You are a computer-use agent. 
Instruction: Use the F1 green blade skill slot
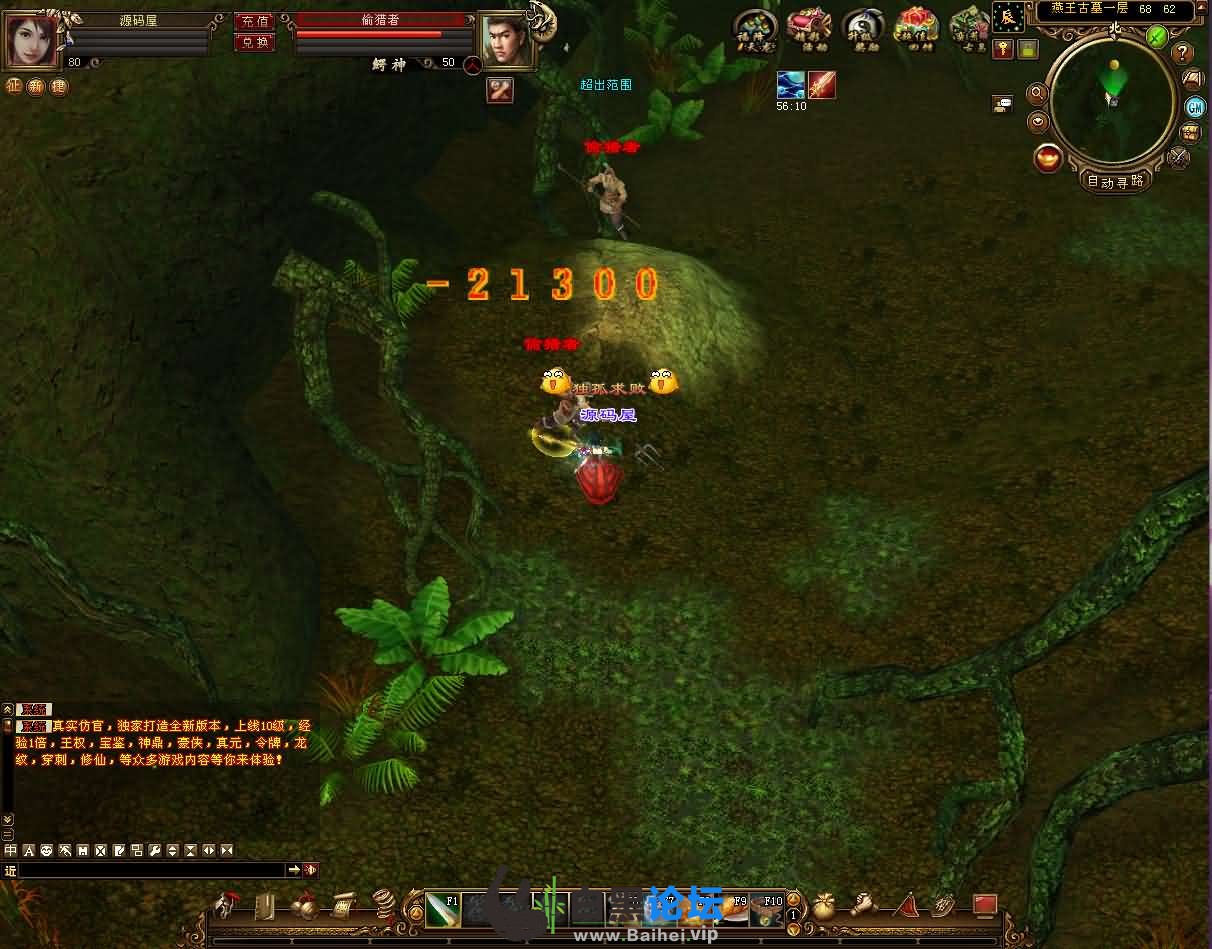tap(442, 909)
